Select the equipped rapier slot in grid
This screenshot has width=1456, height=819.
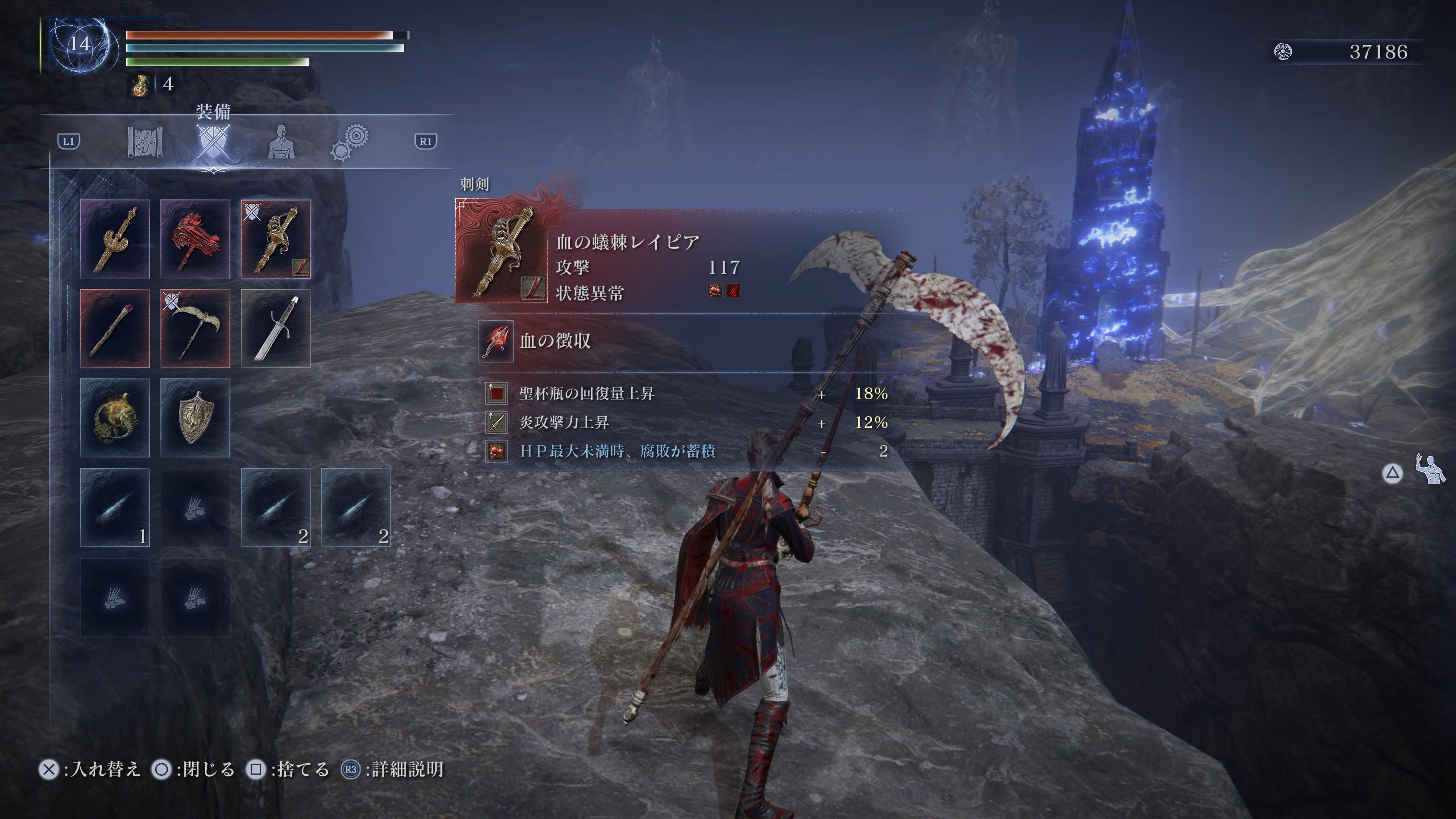click(x=276, y=238)
